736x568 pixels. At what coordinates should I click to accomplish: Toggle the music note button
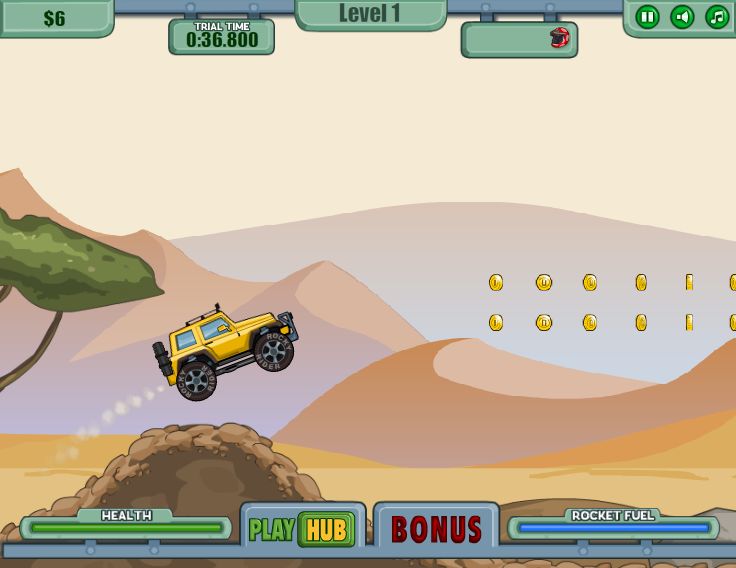717,17
